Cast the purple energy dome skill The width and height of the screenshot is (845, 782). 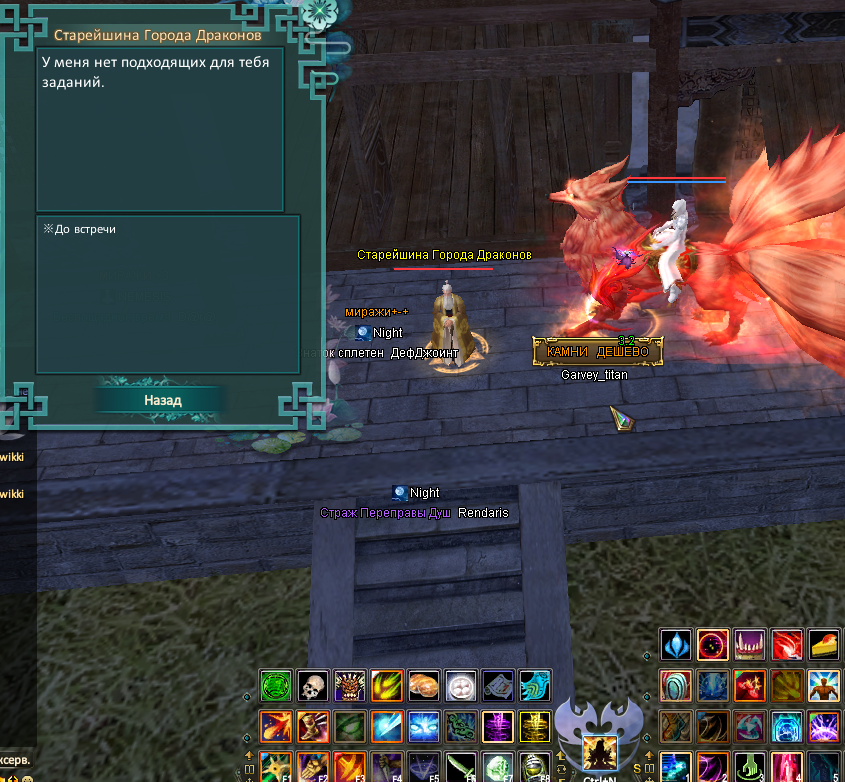(824, 727)
